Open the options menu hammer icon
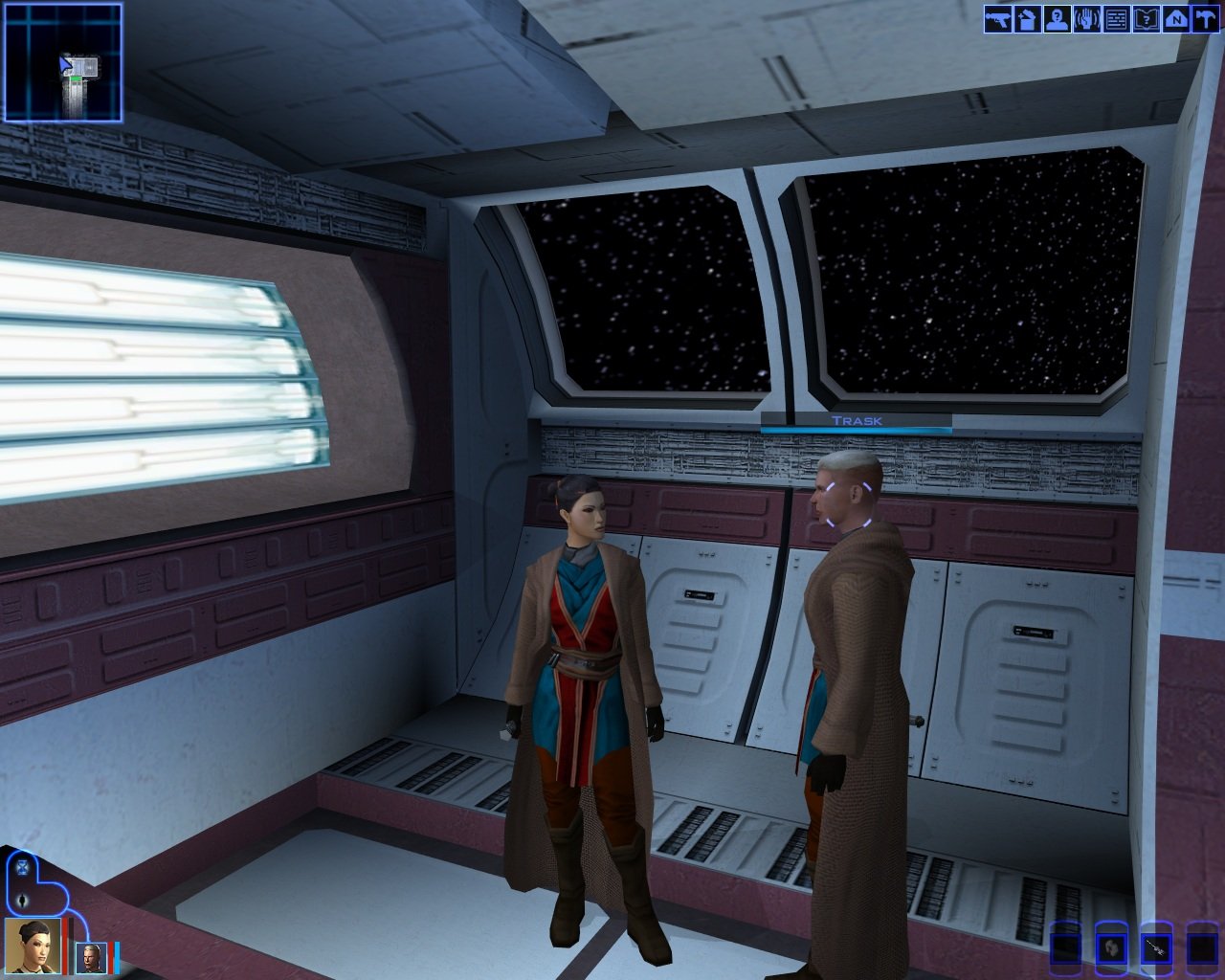Screen dimensions: 1225x980 pos(1204,19)
